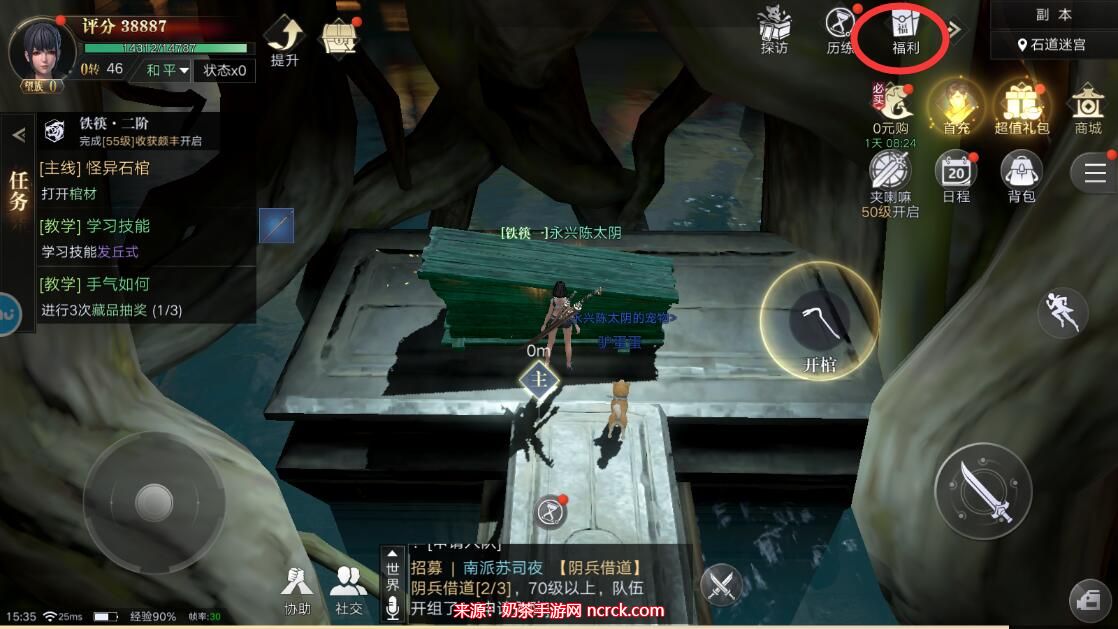
Task: Activate the sword attack button
Action: point(982,492)
